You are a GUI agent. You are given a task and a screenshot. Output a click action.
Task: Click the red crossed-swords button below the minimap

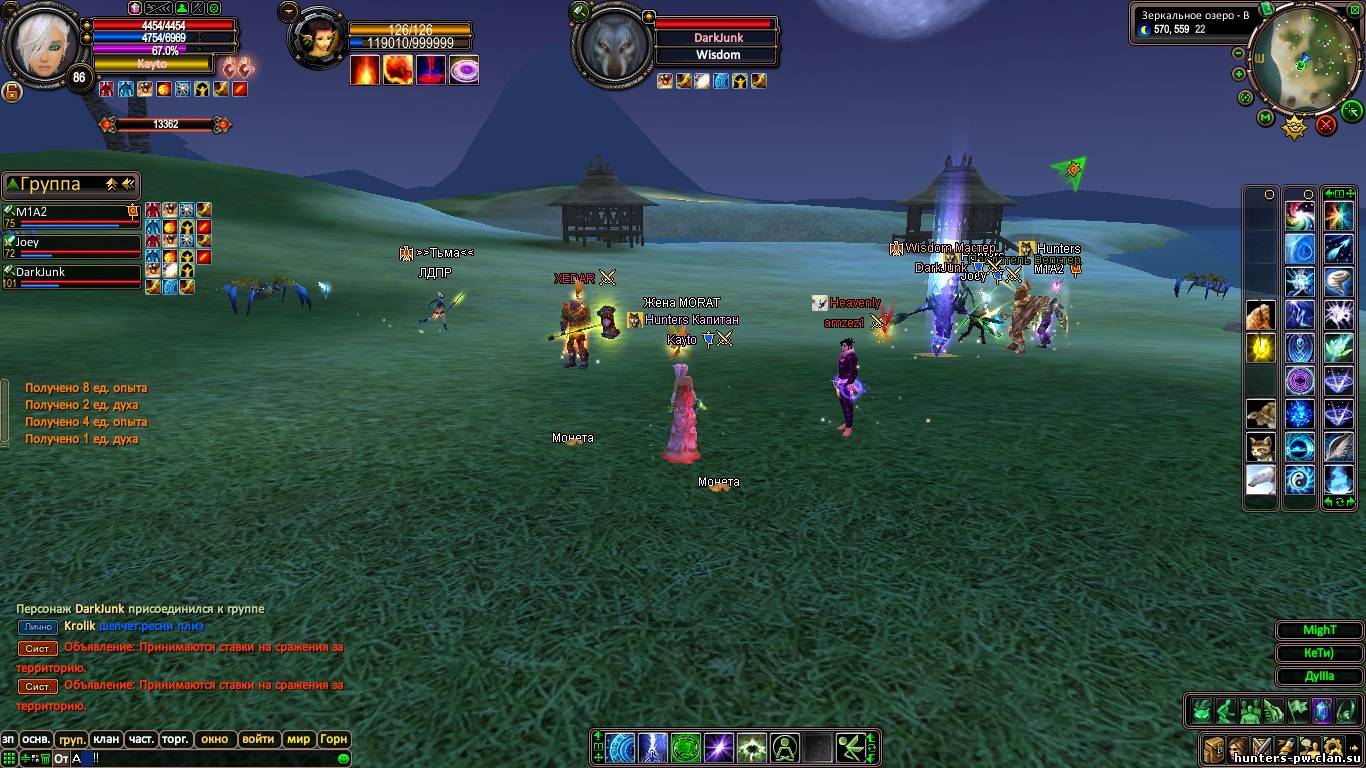click(1326, 125)
